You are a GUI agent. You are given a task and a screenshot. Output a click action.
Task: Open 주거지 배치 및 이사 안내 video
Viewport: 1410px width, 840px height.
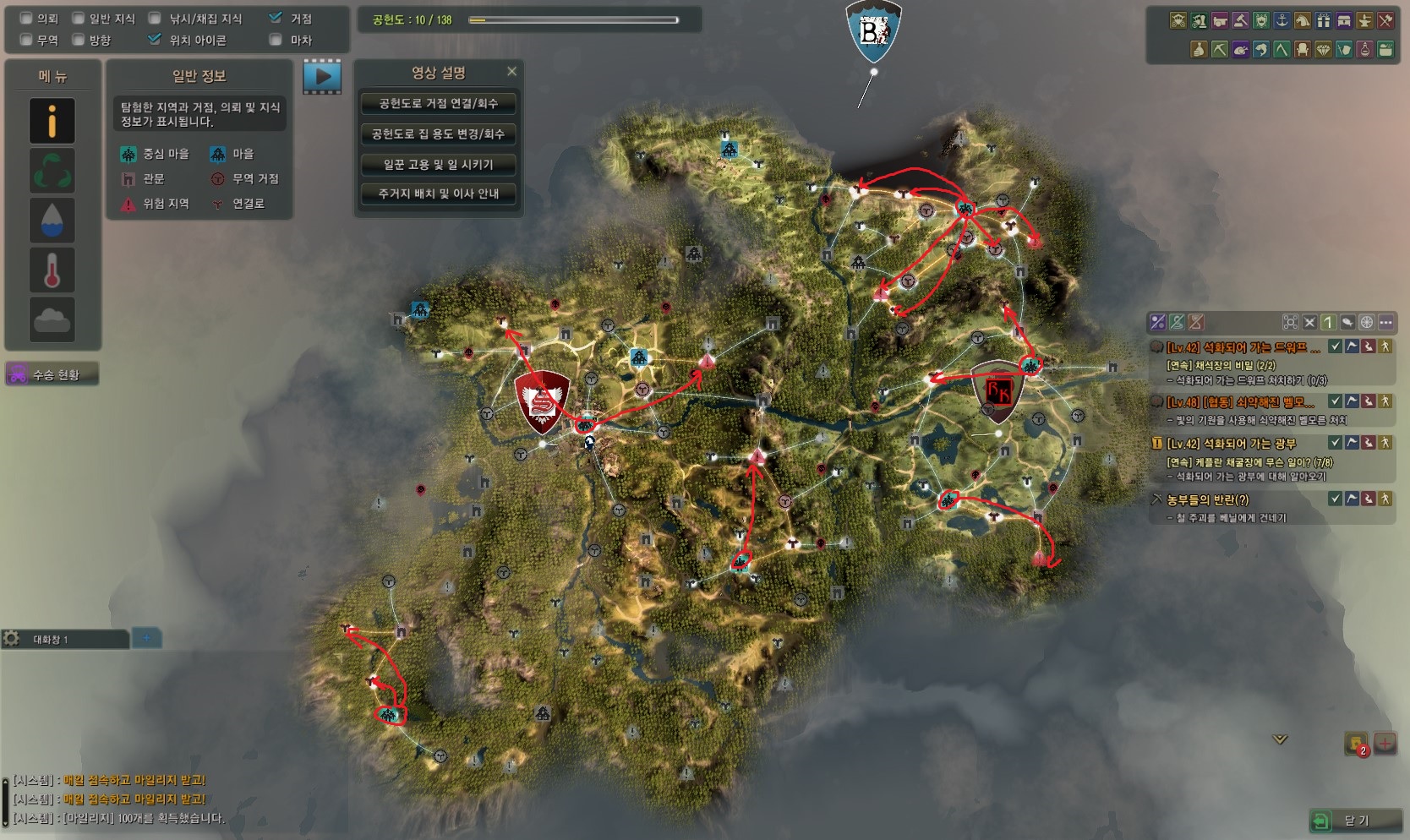click(438, 194)
